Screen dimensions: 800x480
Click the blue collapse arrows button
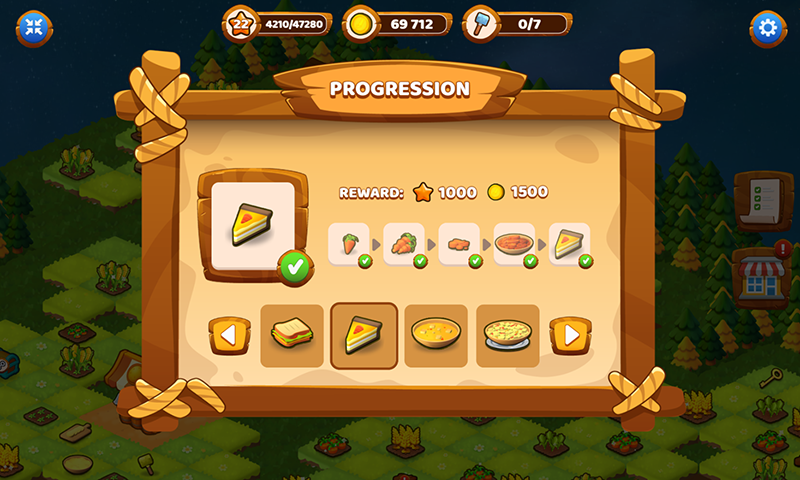pos(33,28)
